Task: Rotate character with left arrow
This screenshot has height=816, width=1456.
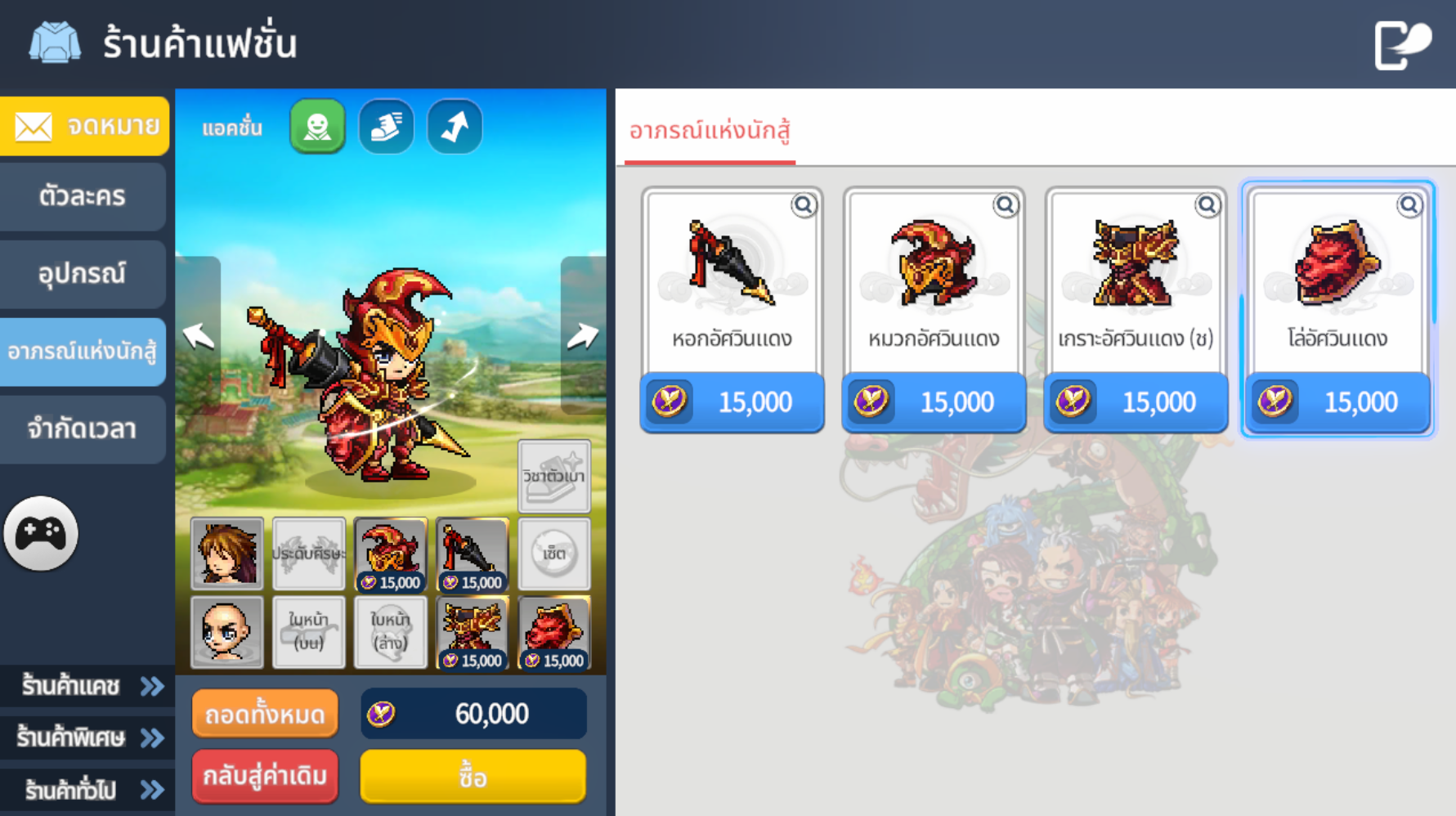Action: (198, 335)
